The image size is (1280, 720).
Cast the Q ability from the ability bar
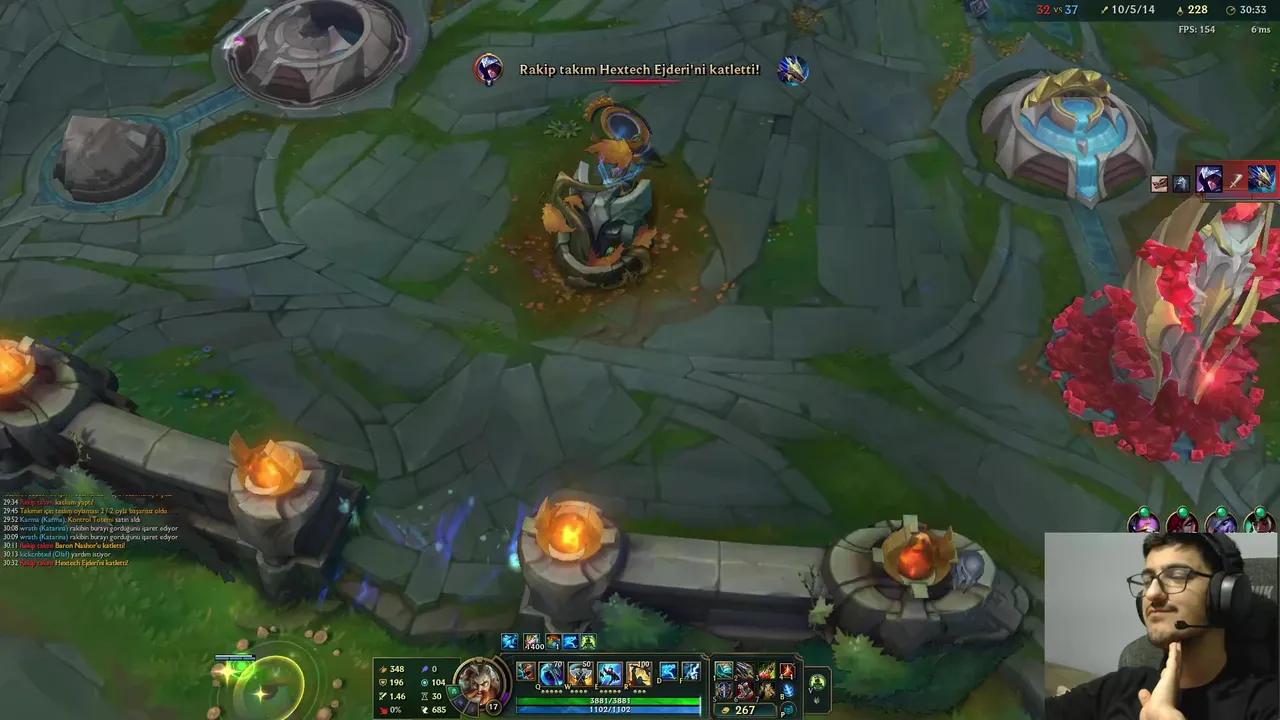pos(551,675)
